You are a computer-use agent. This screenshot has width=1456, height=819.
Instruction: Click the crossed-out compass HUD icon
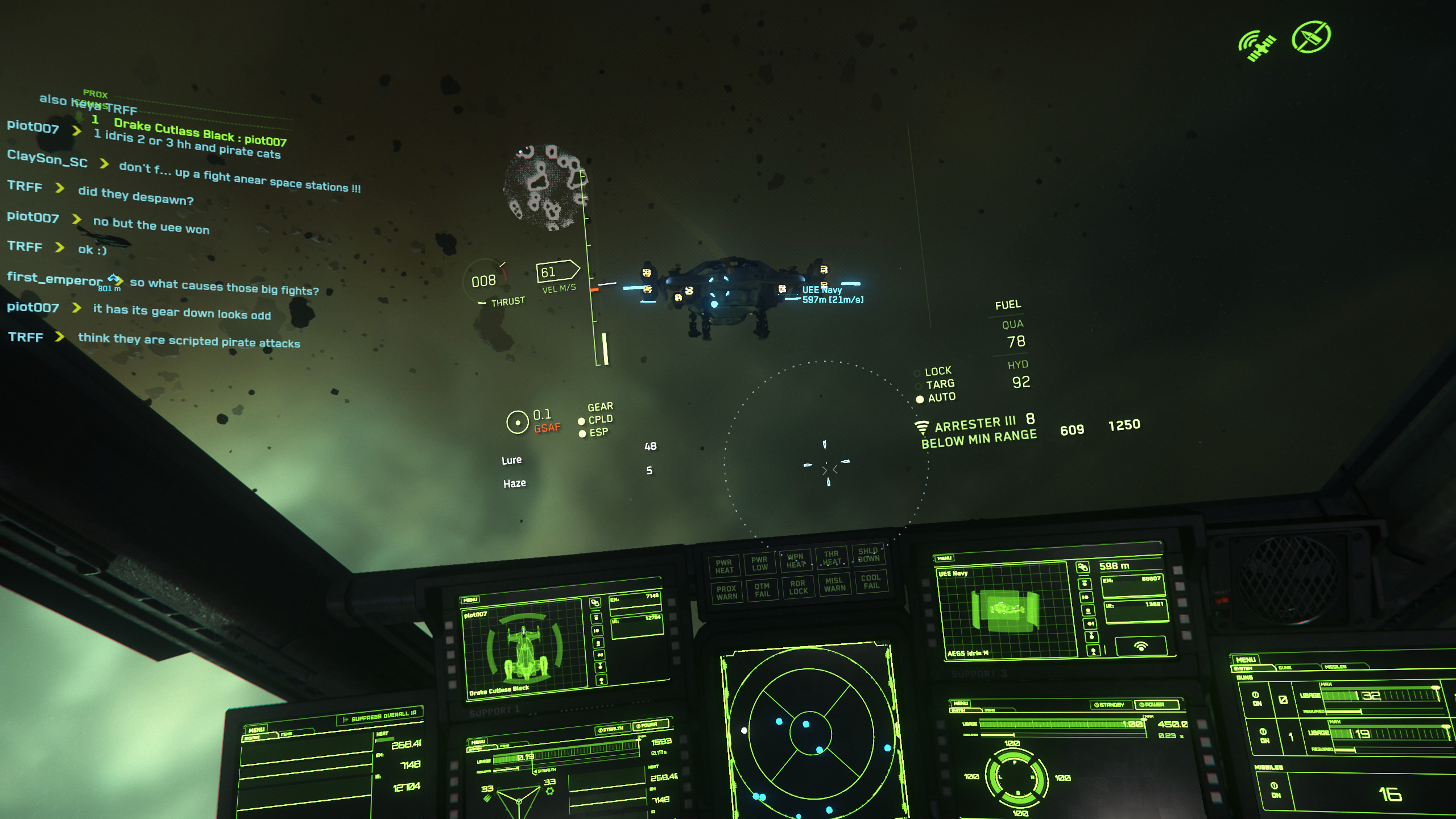[x=1311, y=38]
